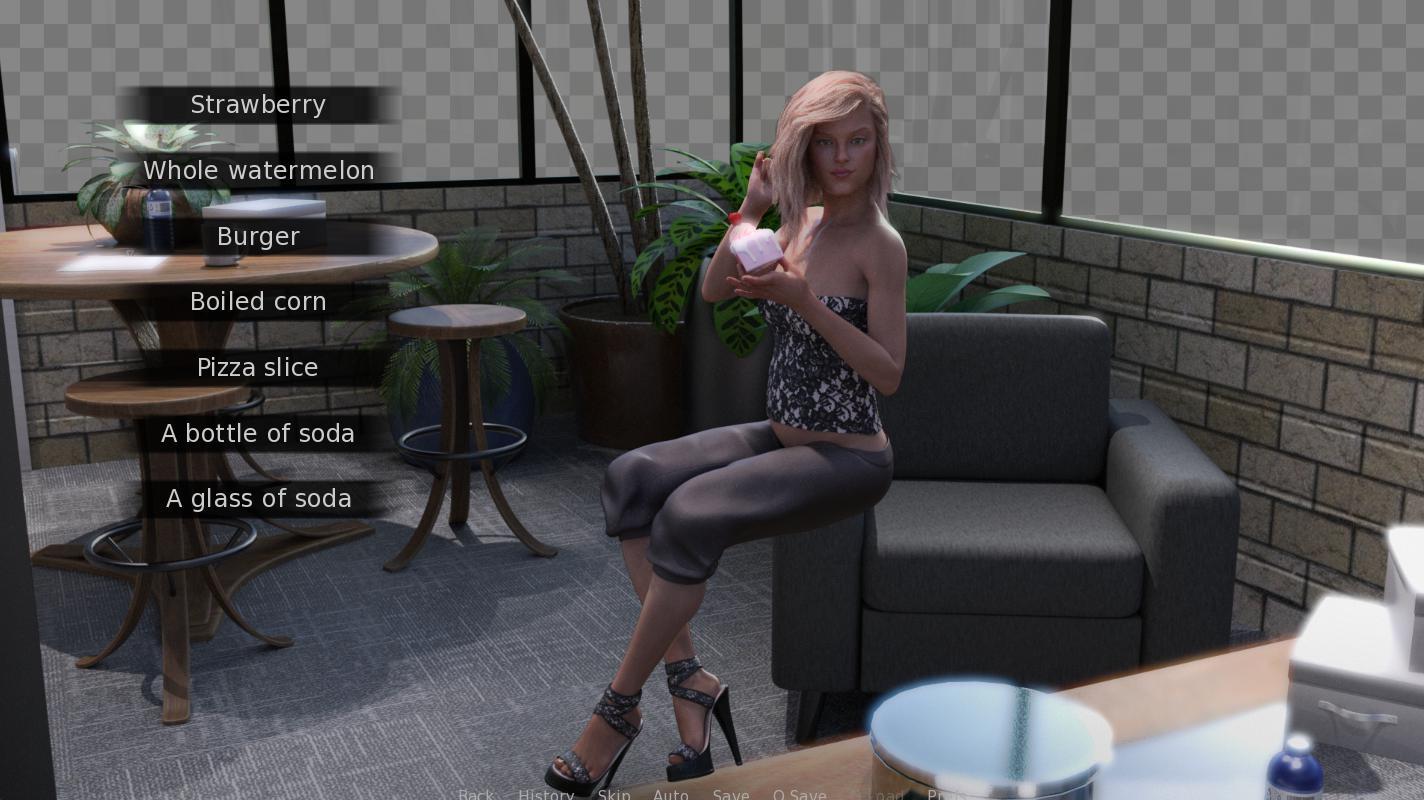1424x800 pixels.
Task: Open the History log
Action: pyautogui.click(x=546, y=795)
